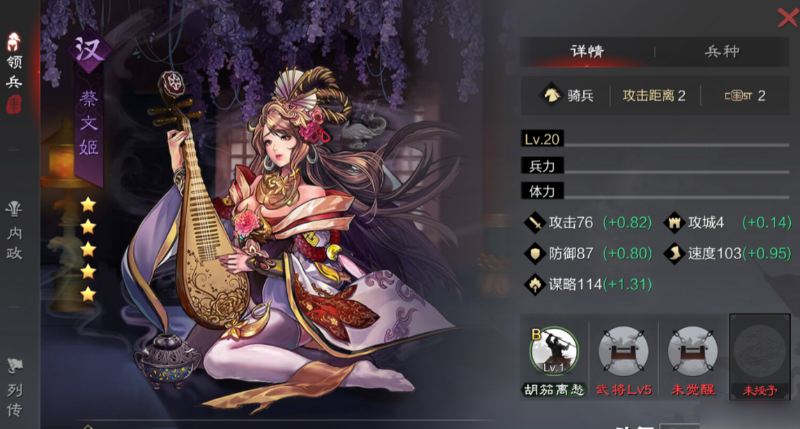Click the 骑兵 cavalry troop icon

550,96
